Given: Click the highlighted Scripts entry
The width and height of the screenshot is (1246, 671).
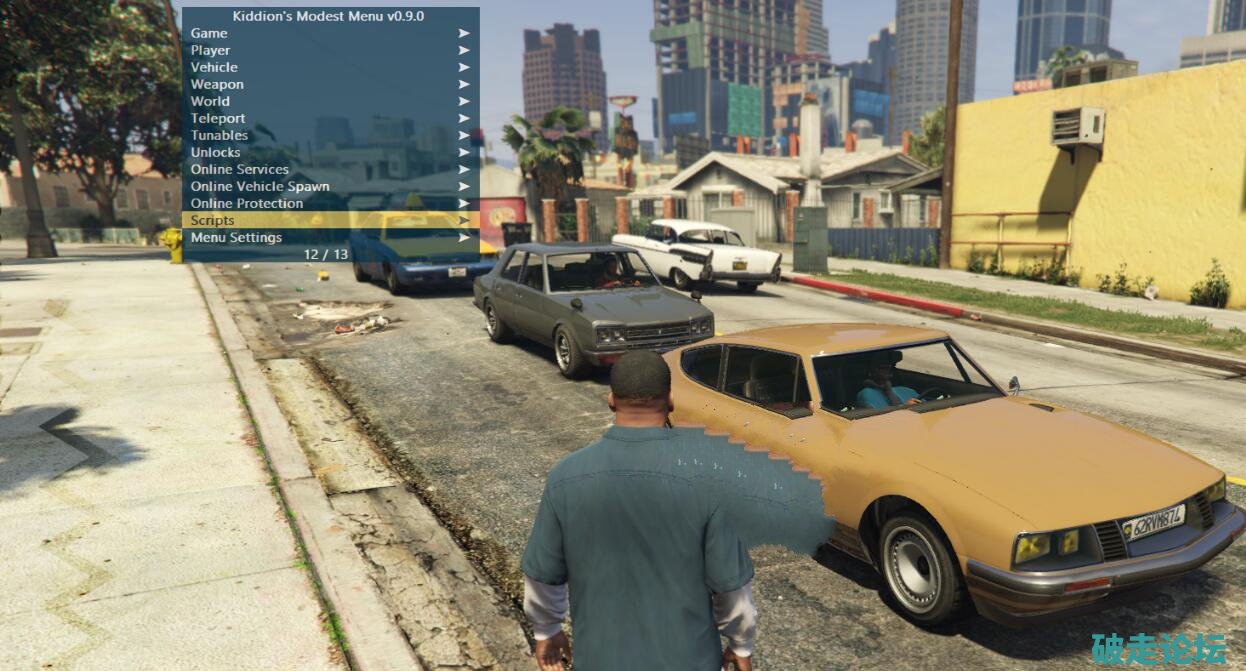Looking at the screenshot, I should pos(212,220).
